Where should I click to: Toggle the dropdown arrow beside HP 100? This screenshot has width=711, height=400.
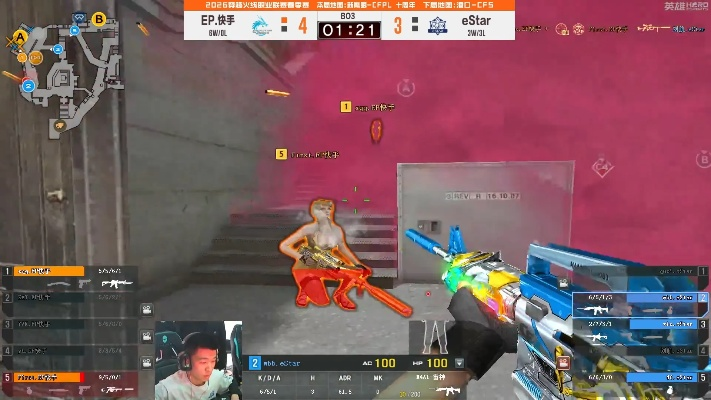[459, 362]
